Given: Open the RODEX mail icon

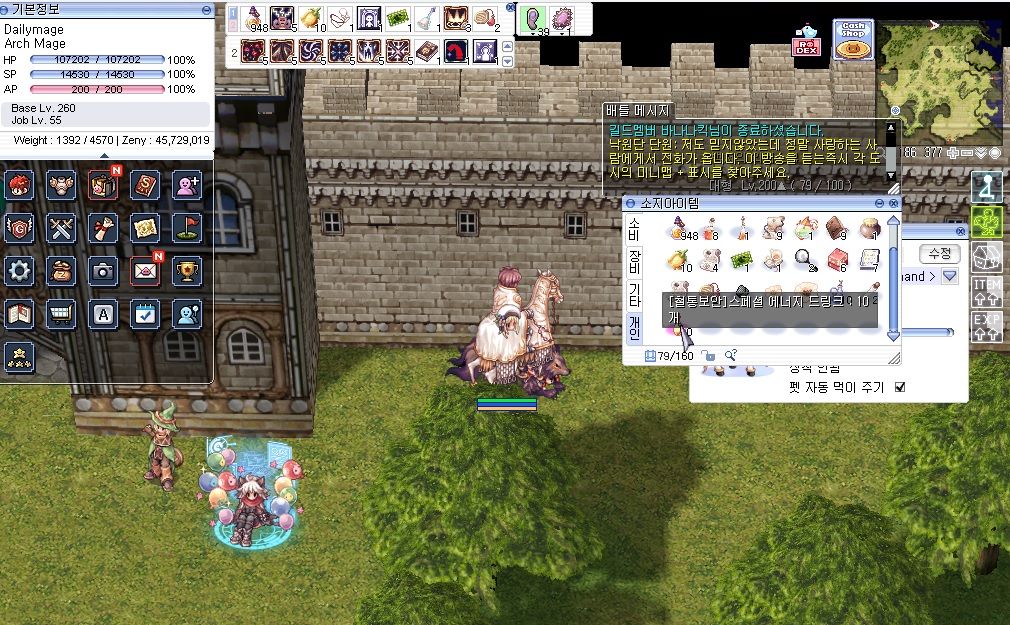Looking at the screenshot, I should 806,41.
